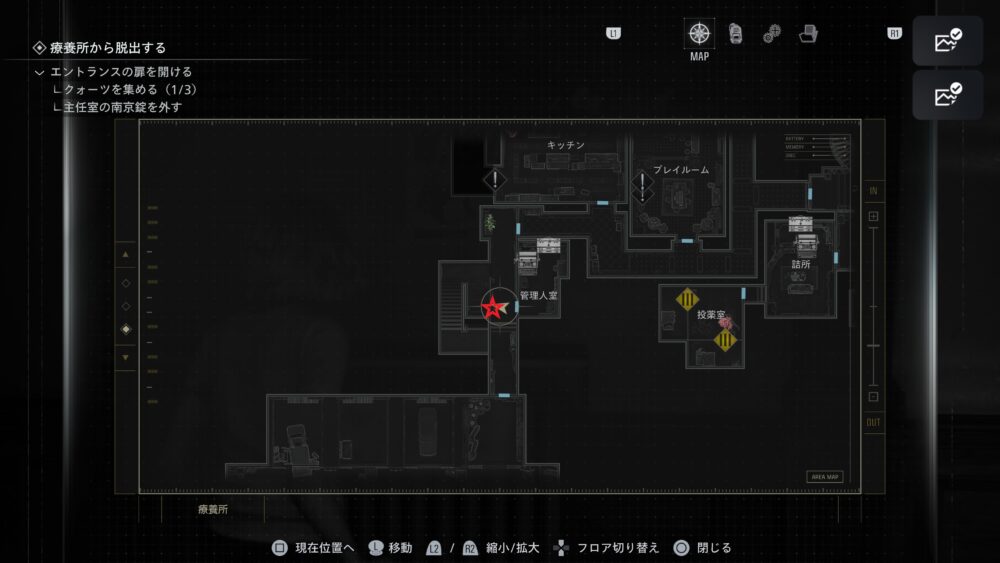This screenshot has height=563, width=1000.
Task: Collapse the エントランスの扉を開ける objective
Action: (39, 72)
